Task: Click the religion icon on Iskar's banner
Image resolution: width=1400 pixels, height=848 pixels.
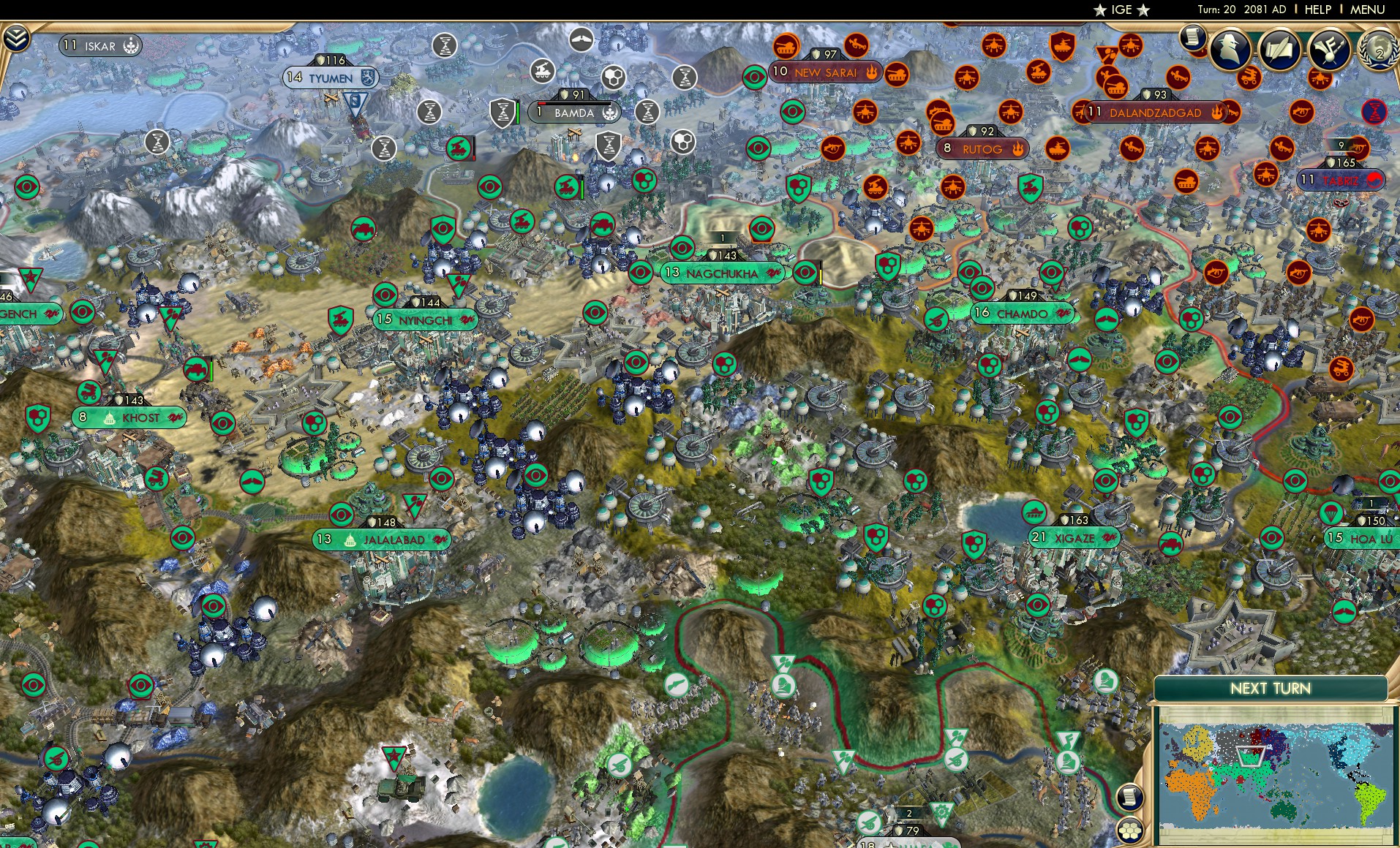Action: [131, 45]
